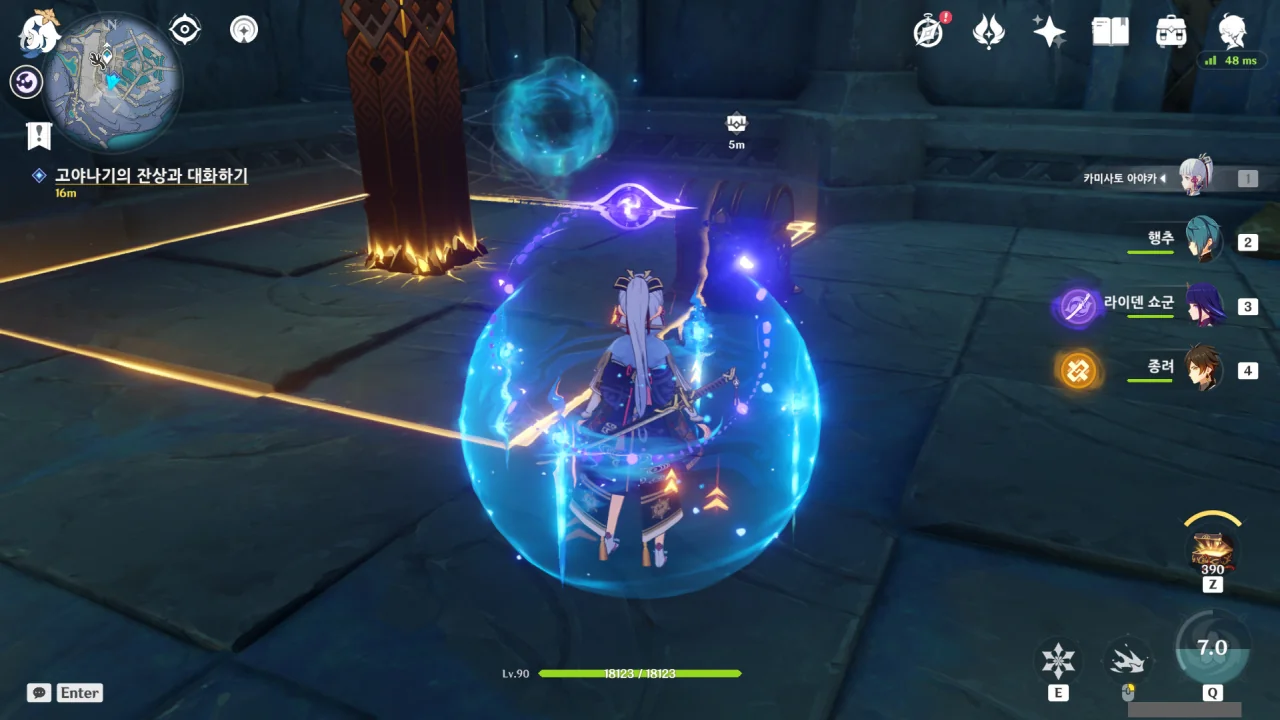Screen dimensions: 1280x720
Task: Switch to party member 라이덴 쇼군
Action: coord(1202,305)
